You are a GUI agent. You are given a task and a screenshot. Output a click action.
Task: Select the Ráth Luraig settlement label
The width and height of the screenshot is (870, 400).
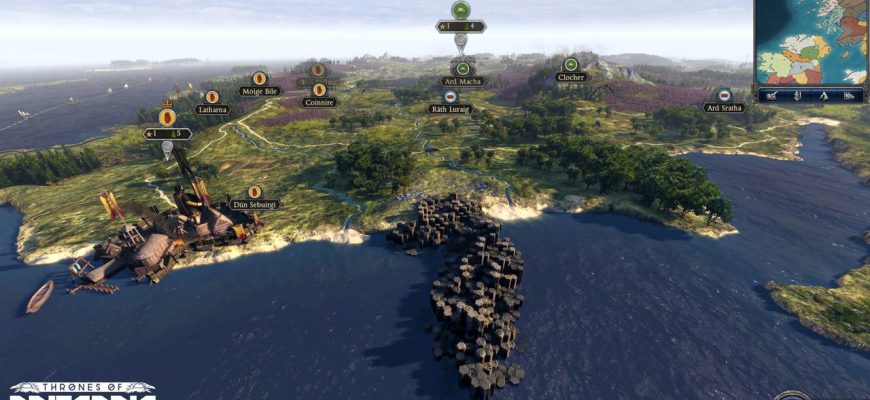451,109
